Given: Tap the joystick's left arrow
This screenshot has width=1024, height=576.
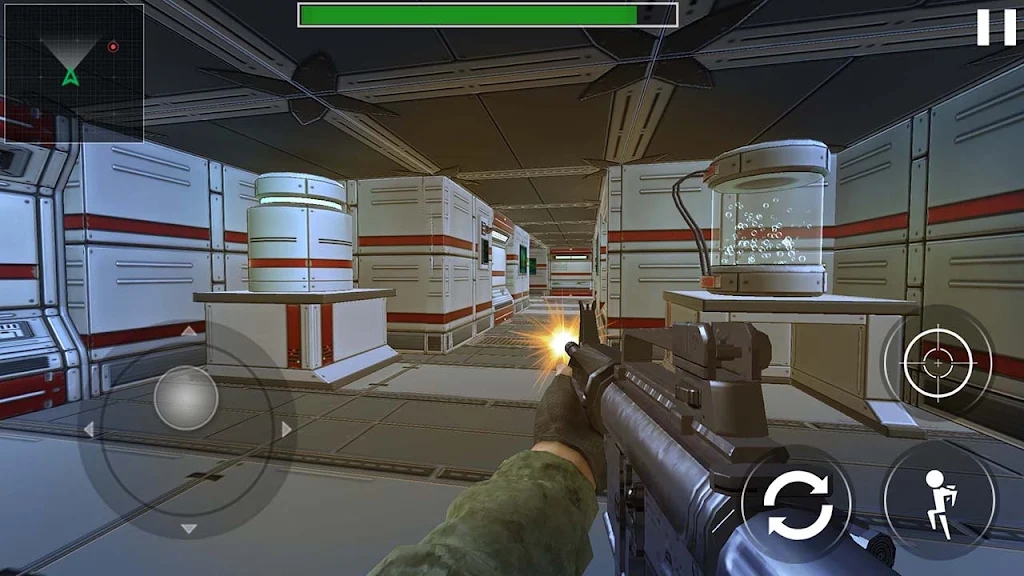Looking at the screenshot, I should [88, 430].
